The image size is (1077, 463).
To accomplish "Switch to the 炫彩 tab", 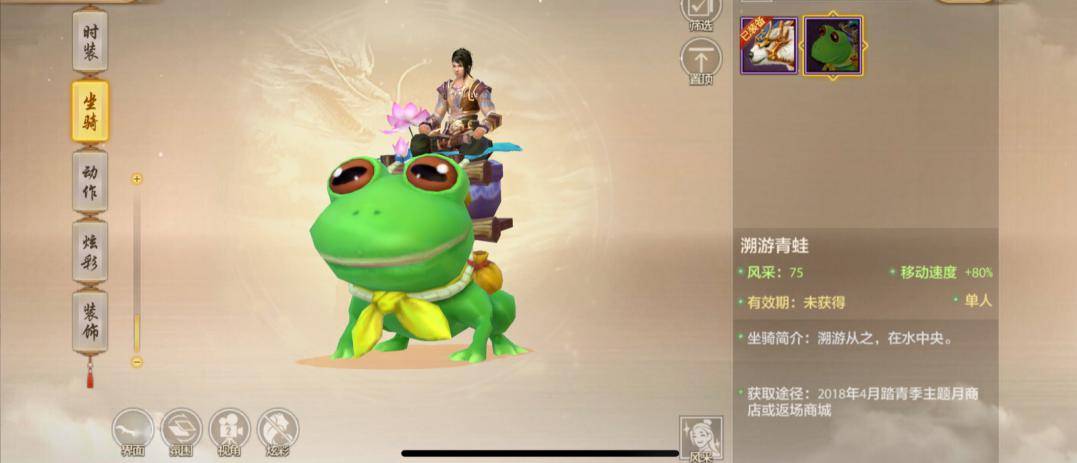I will pos(90,252).
